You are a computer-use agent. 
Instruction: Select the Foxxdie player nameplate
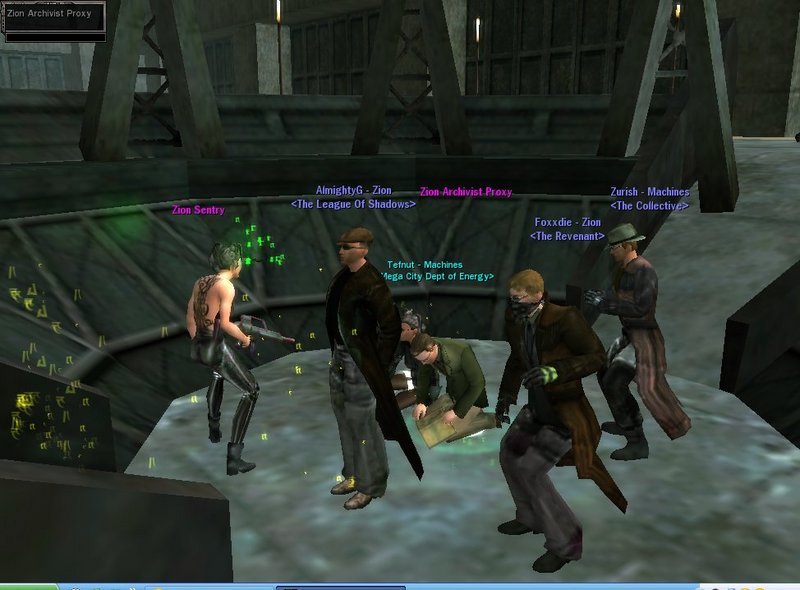(567, 222)
